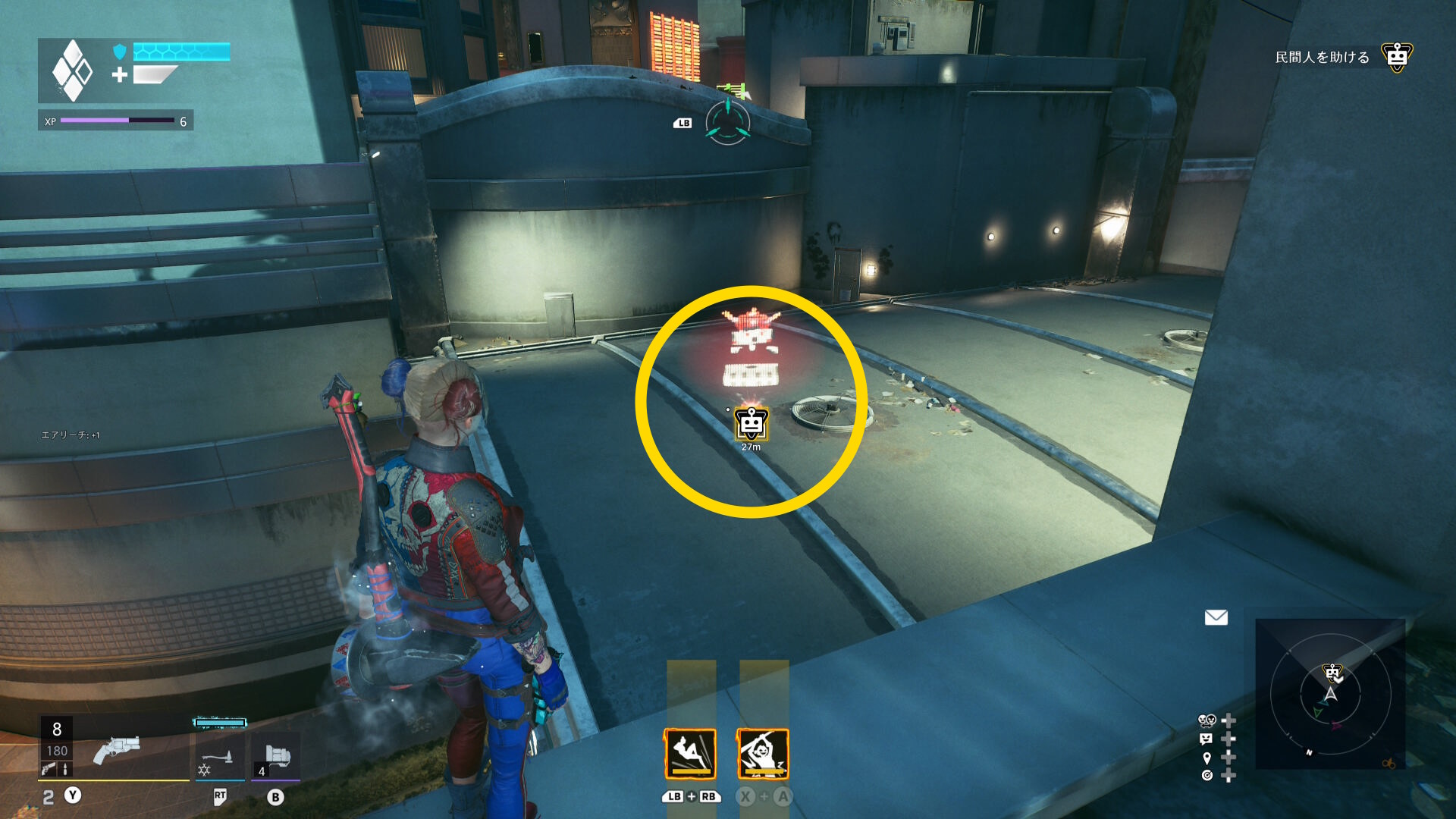Click Harley's diamond character emblem
Viewport: 1456px width, 819px height.
pyautogui.click(x=72, y=71)
